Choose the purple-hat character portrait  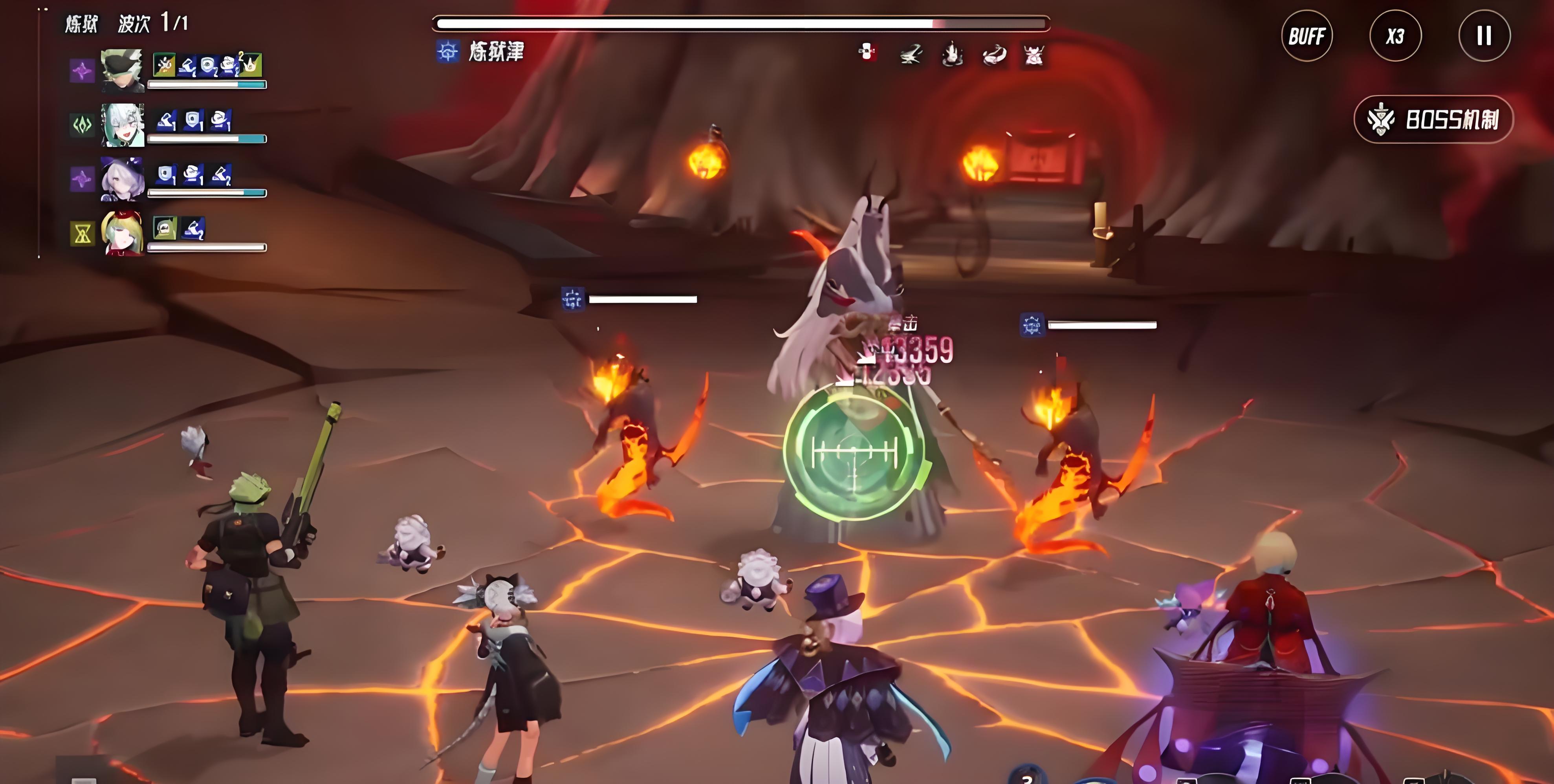pos(123,178)
